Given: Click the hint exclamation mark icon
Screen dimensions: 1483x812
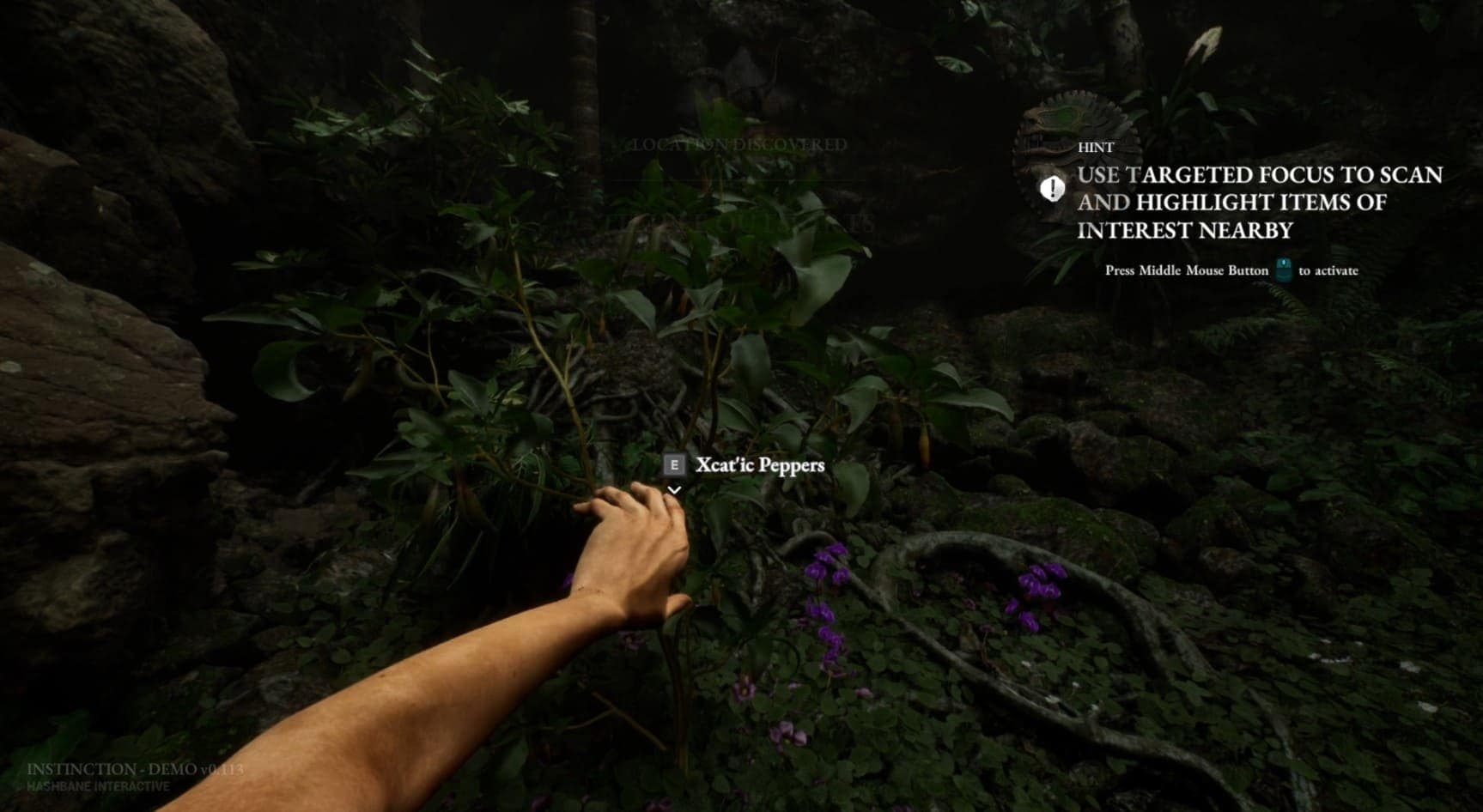Looking at the screenshot, I should tap(1052, 188).
